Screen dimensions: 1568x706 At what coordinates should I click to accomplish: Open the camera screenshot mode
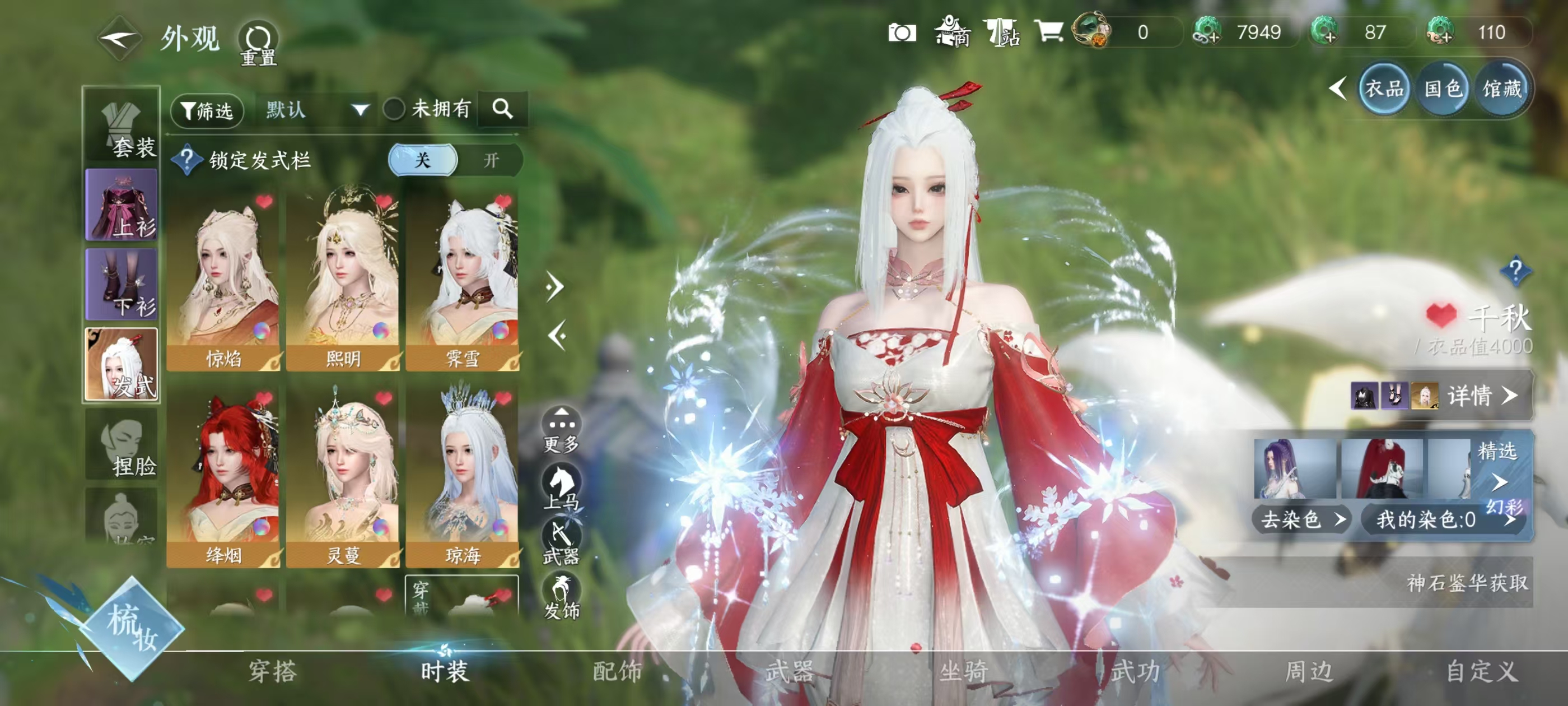(902, 33)
